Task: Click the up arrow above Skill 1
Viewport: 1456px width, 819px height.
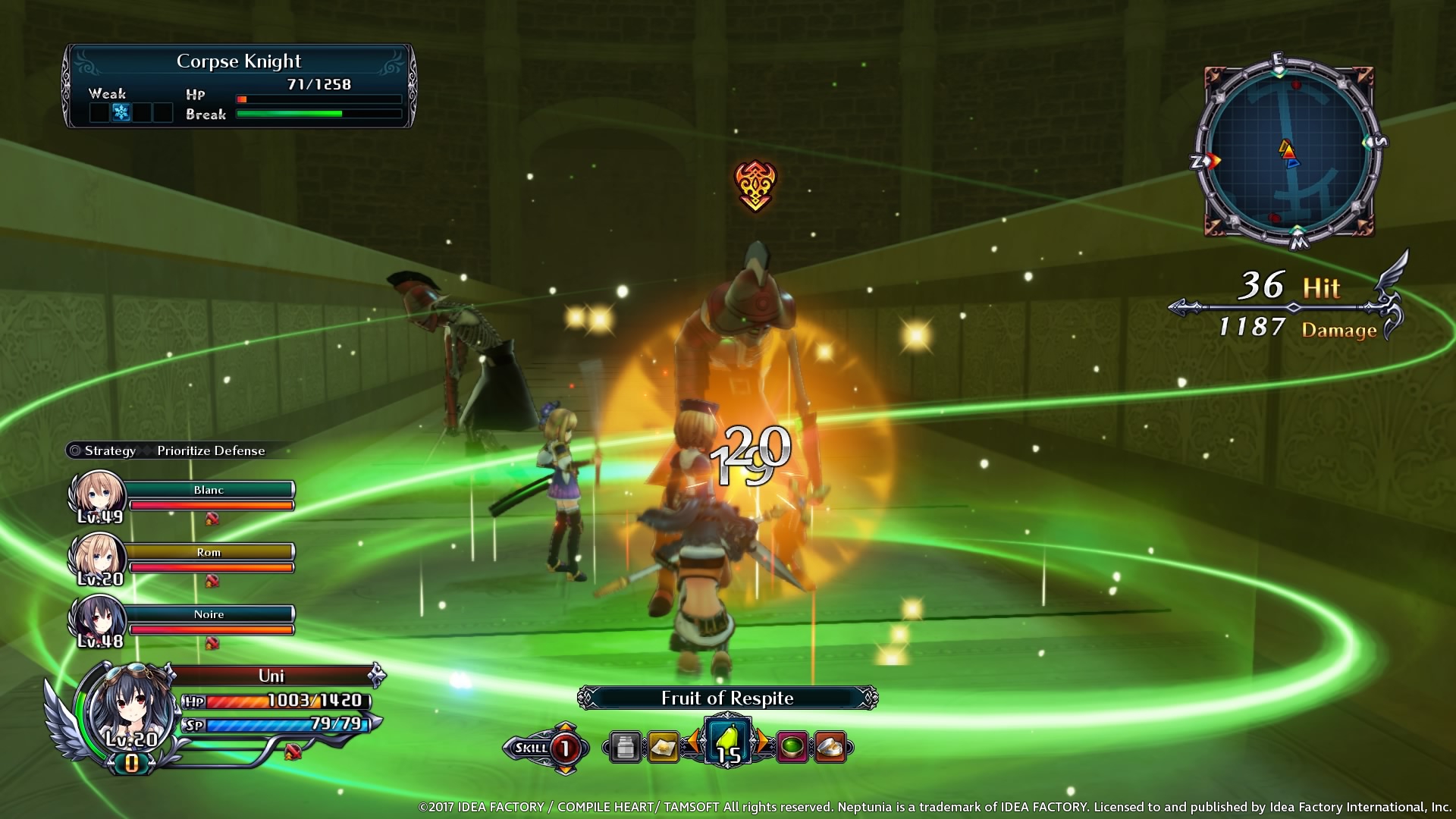Action: [564, 726]
